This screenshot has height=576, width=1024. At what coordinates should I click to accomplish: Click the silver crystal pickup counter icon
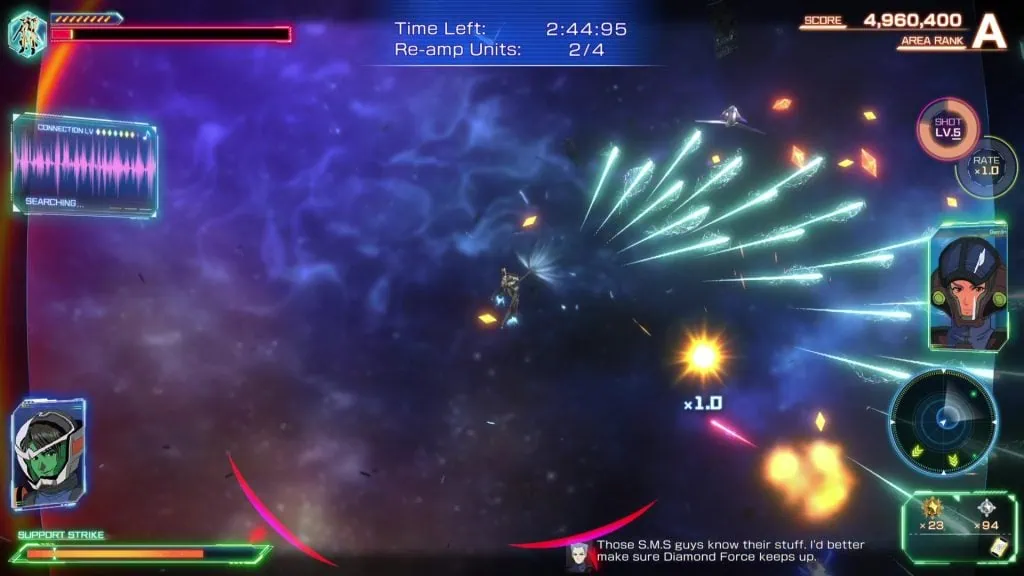tap(984, 508)
